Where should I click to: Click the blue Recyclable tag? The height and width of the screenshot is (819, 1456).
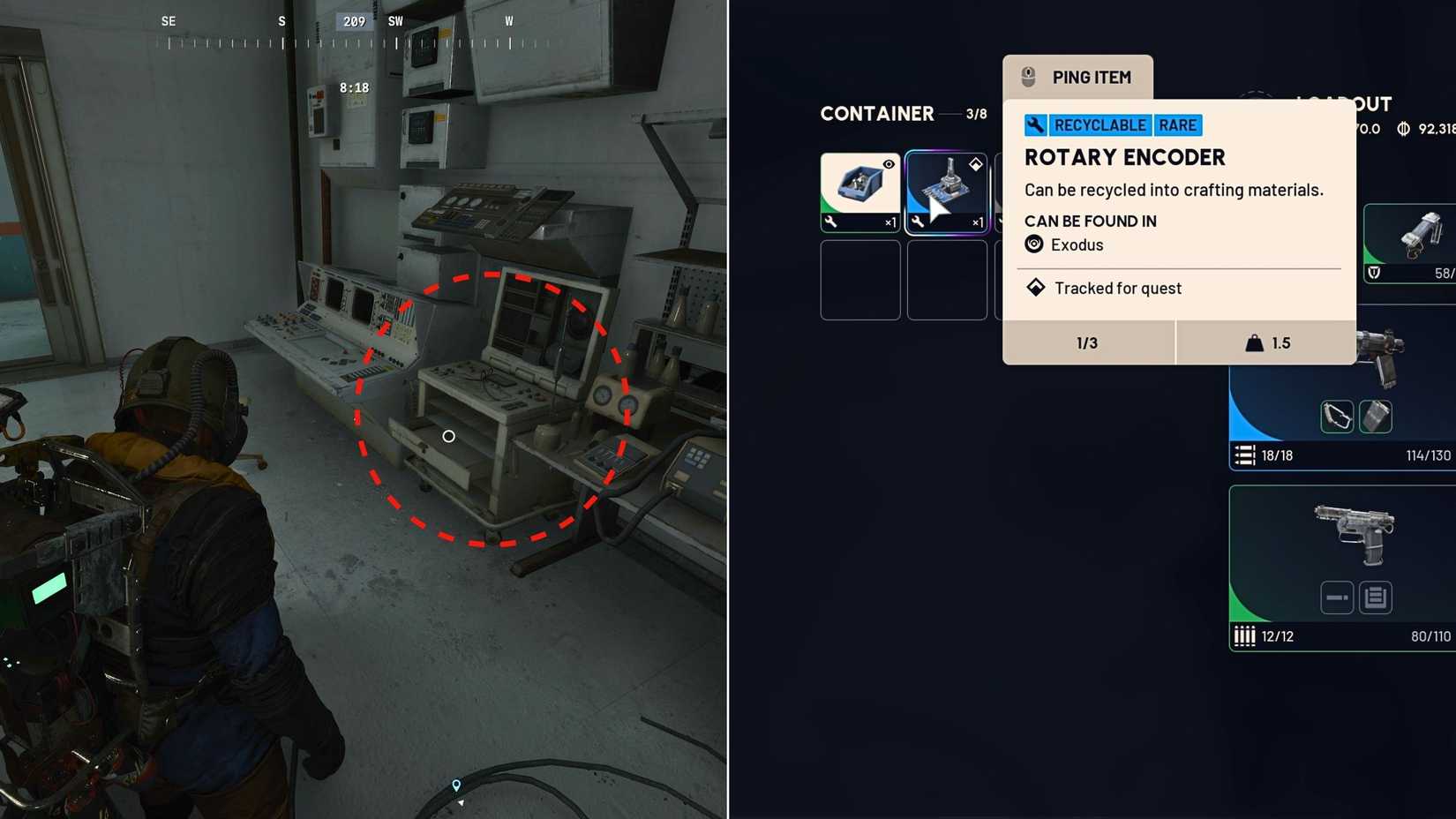1099,125
